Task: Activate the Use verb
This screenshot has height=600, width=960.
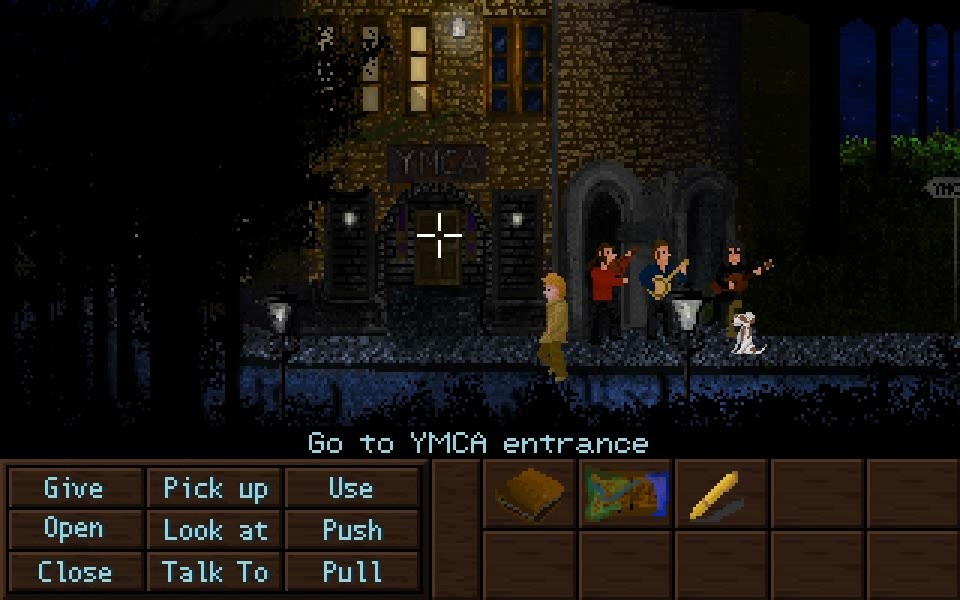Action: pos(351,488)
